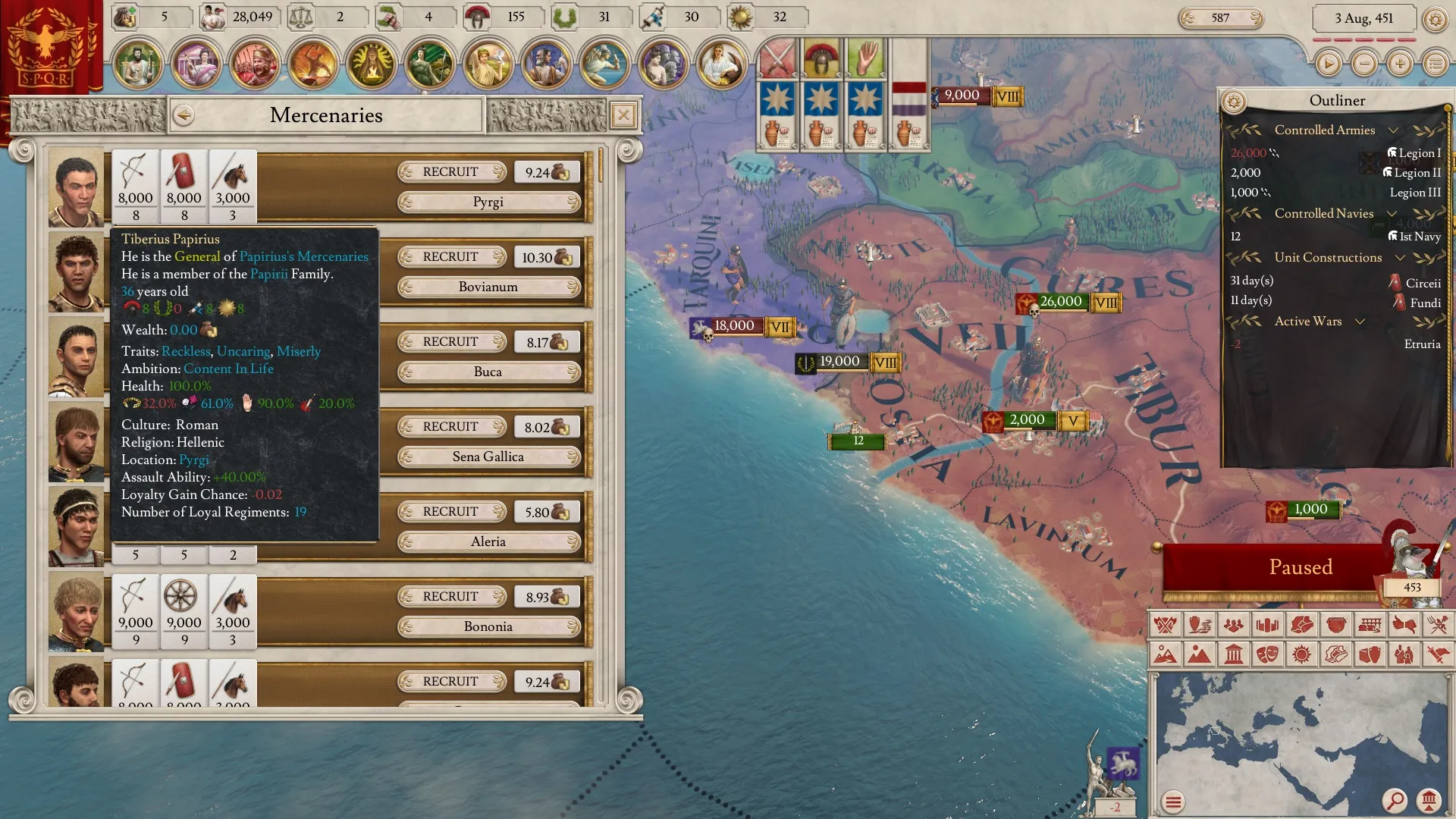This screenshot has width=1456, height=819.
Task: Go to Pyrgi mercenary location
Action: pyautogui.click(x=488, y=202)
